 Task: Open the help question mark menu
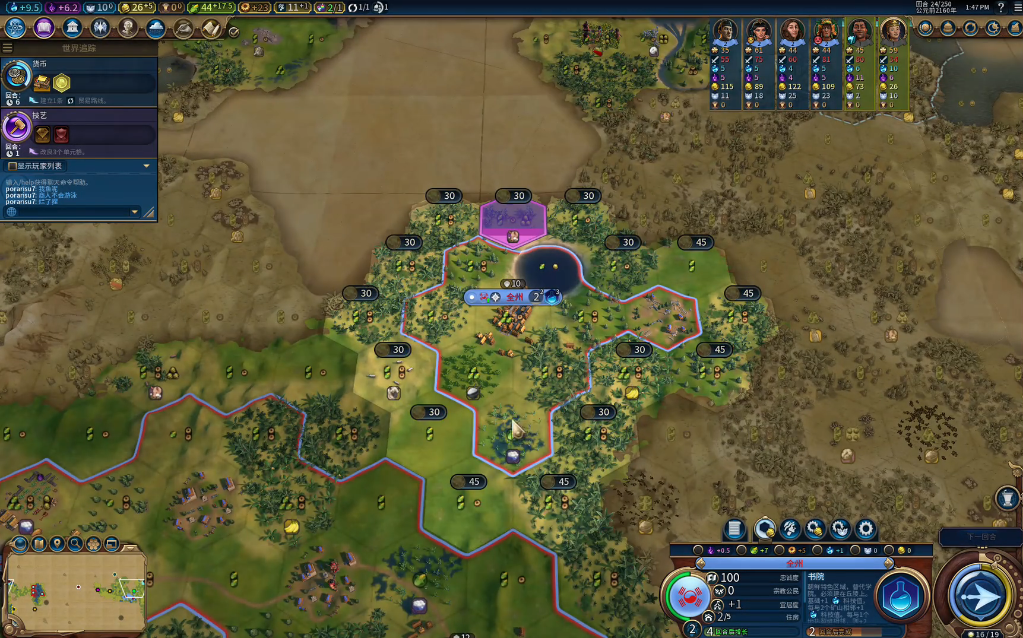1002,7
